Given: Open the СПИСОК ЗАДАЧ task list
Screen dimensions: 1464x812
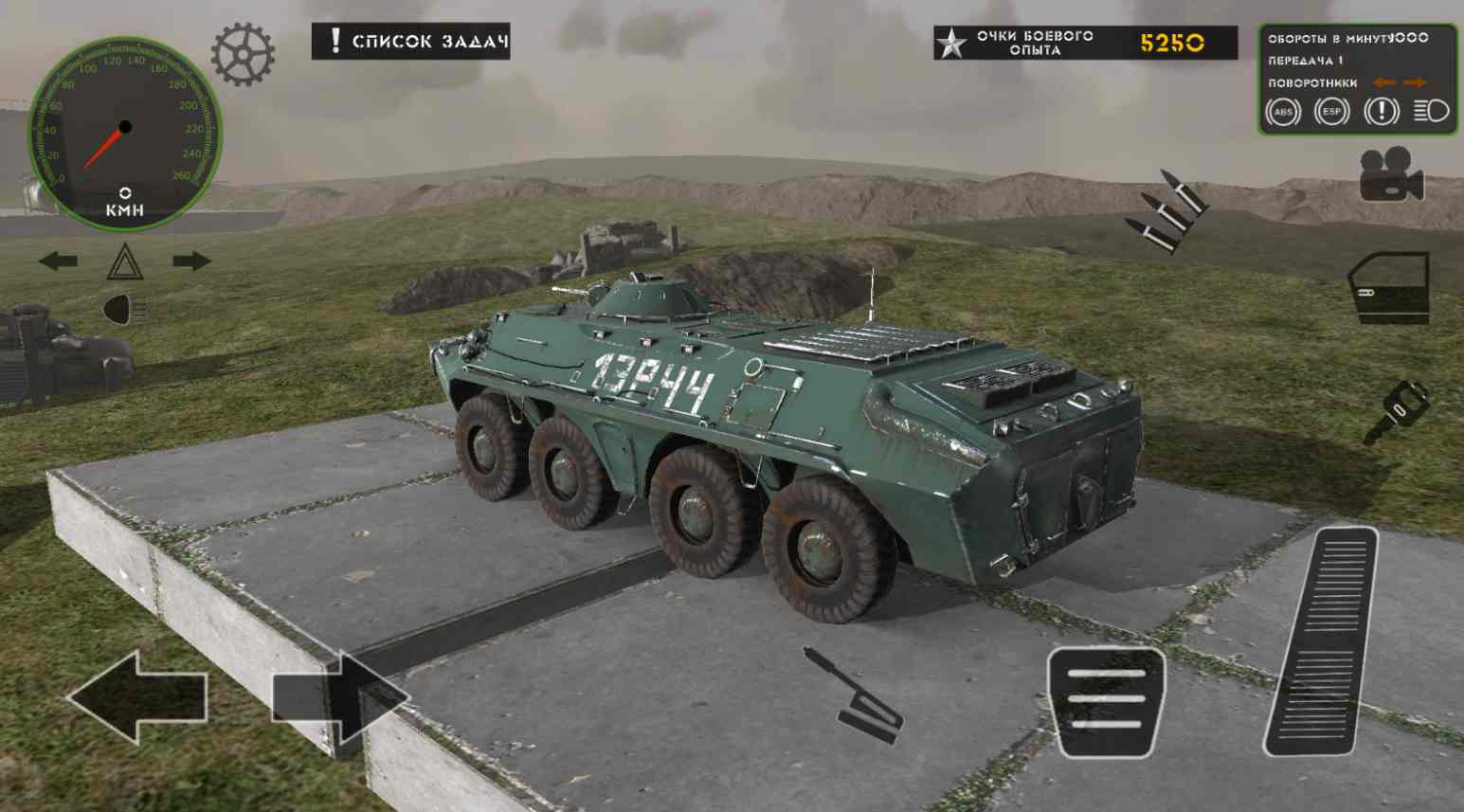Looking at the screenshot, I should pos(412,43).
